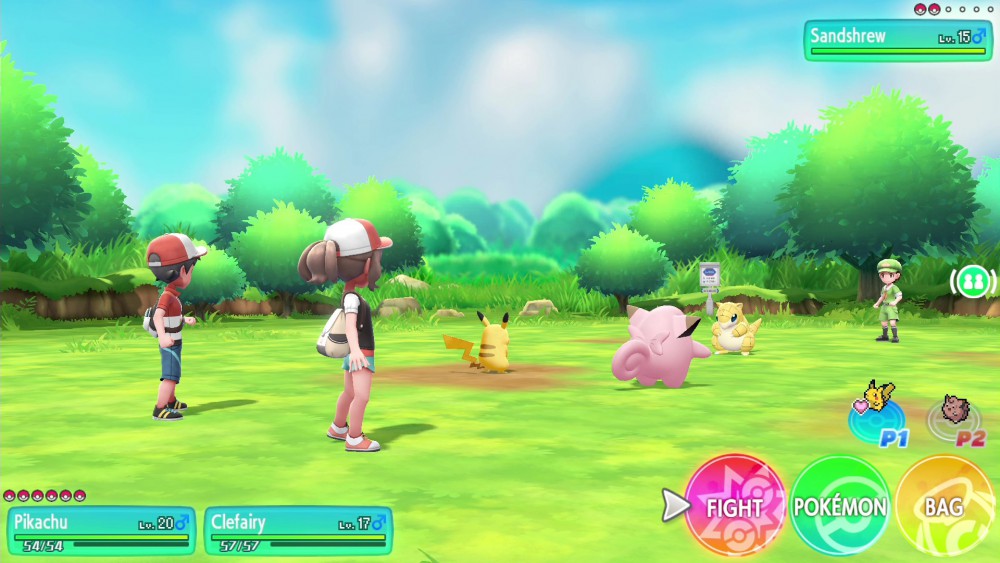Select the P2 partner player indicator
Screen dimensions: 1000x563
[x=957, y=416]
